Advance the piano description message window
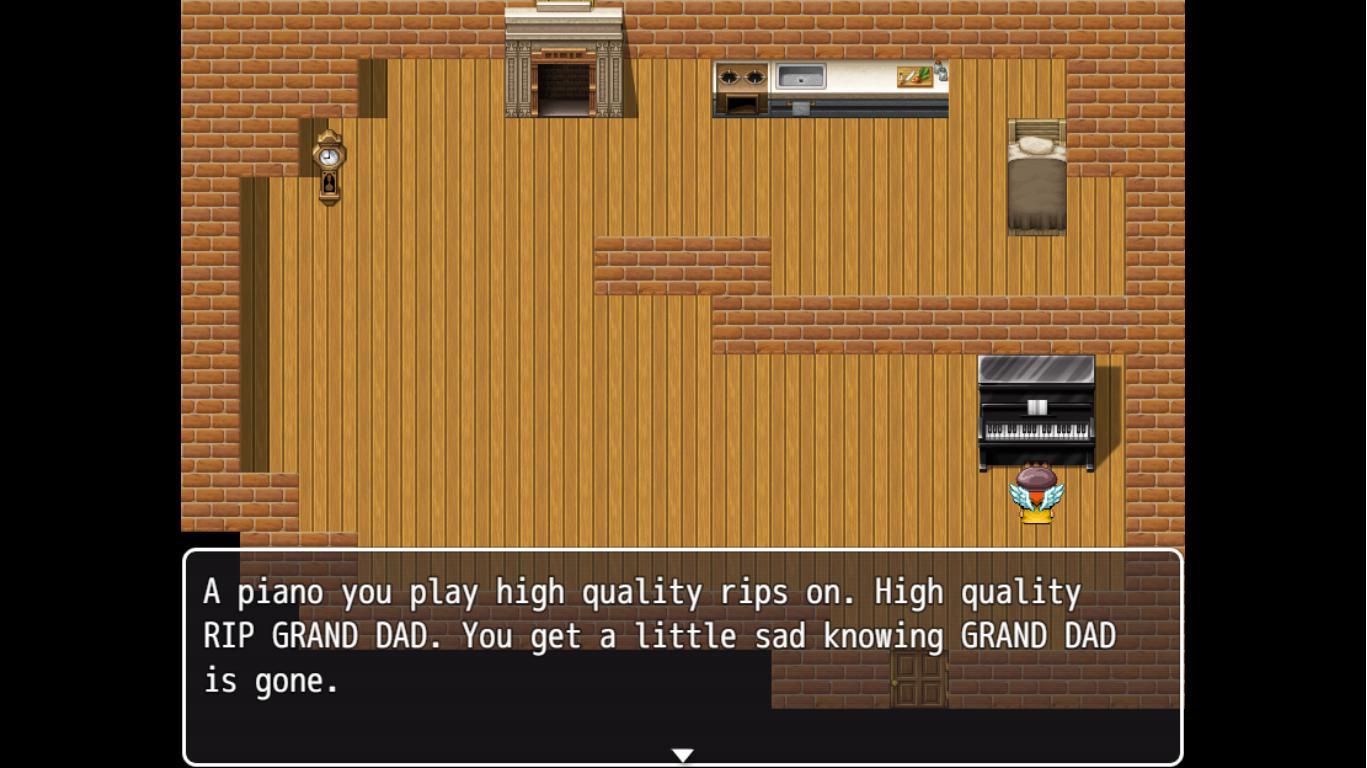The width and height of the screenshot is (1367, 768). [682, 655]
